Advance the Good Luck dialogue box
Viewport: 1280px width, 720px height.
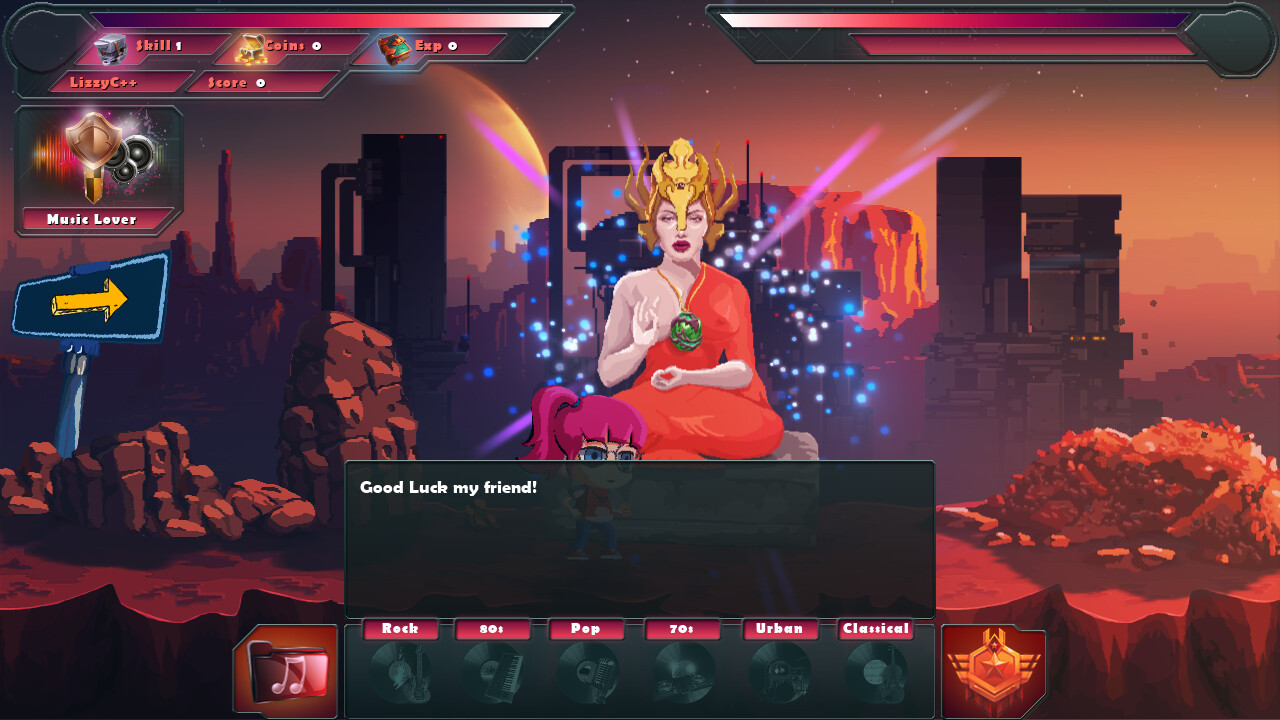coord(639,538)
